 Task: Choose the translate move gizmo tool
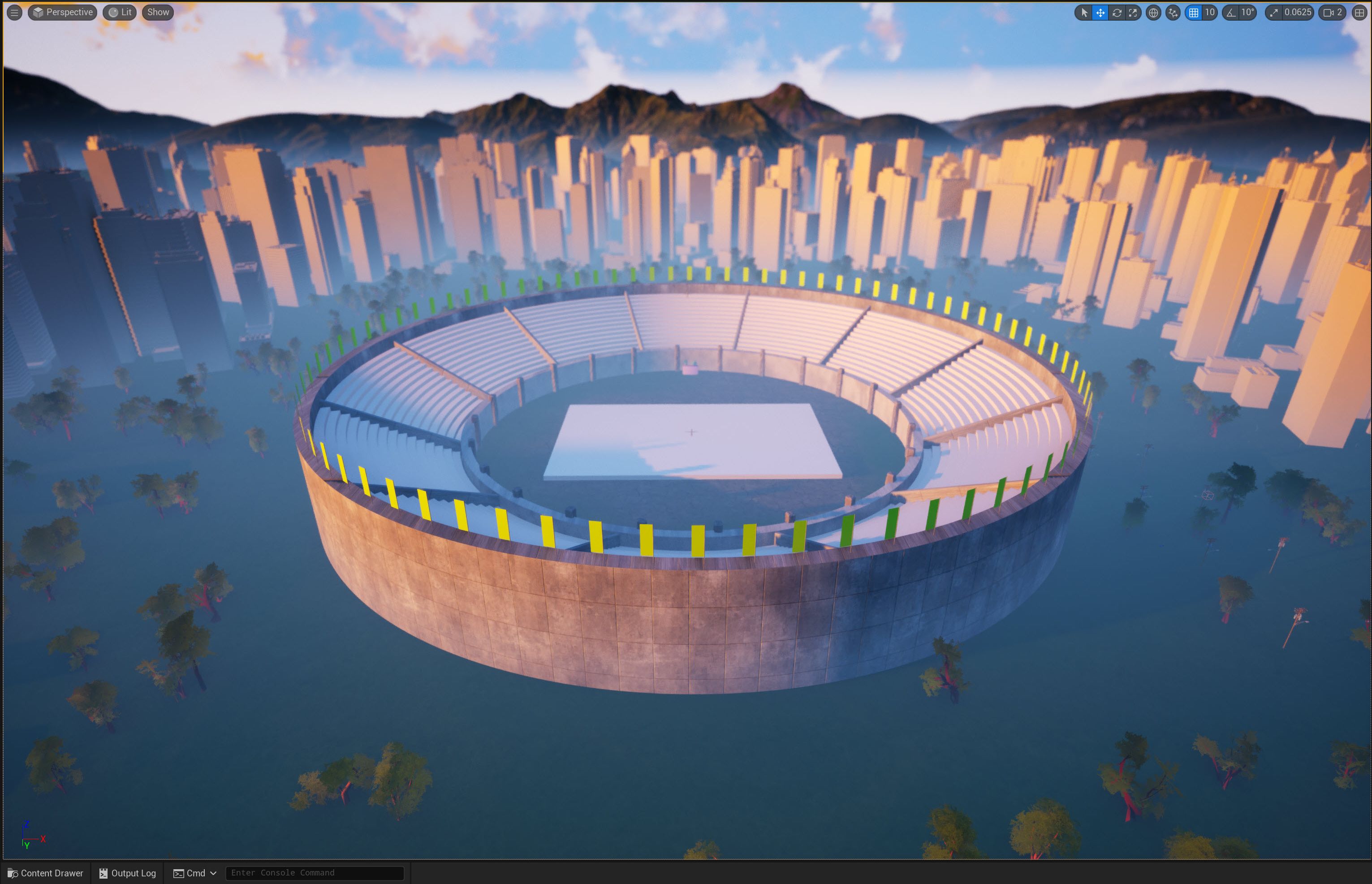click(1100, 12)
